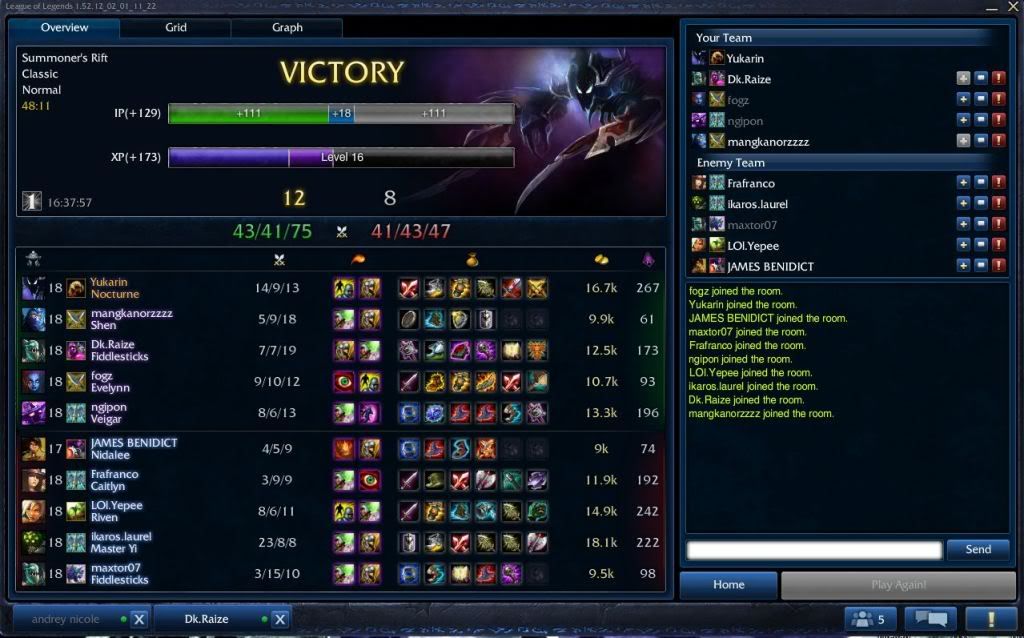Image resolution: width=1024 pixels, height=638 pixels.
Task: Report JAMES BENIDICT with the exclamation button
Action: pyautogui.click(x=998, y=267)
